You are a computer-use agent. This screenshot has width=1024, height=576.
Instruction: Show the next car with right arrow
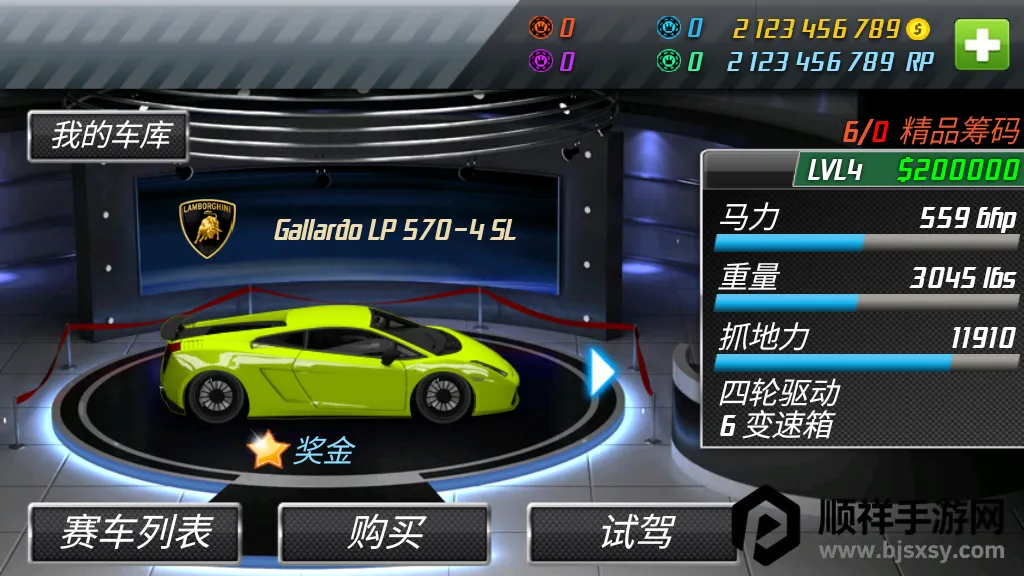point(602,372)
